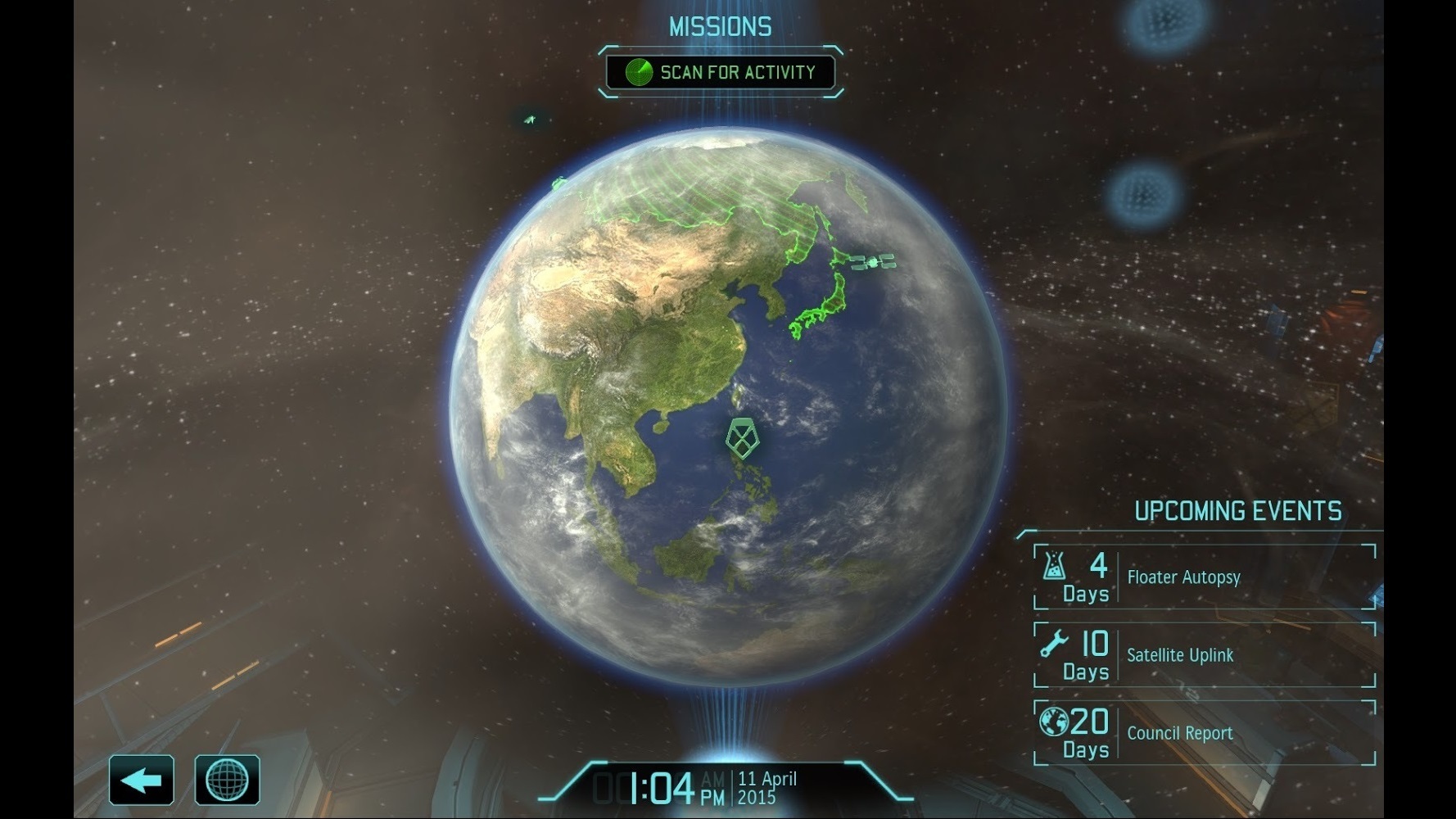Click the XCOM base marker on globe

tap(742, 437)
